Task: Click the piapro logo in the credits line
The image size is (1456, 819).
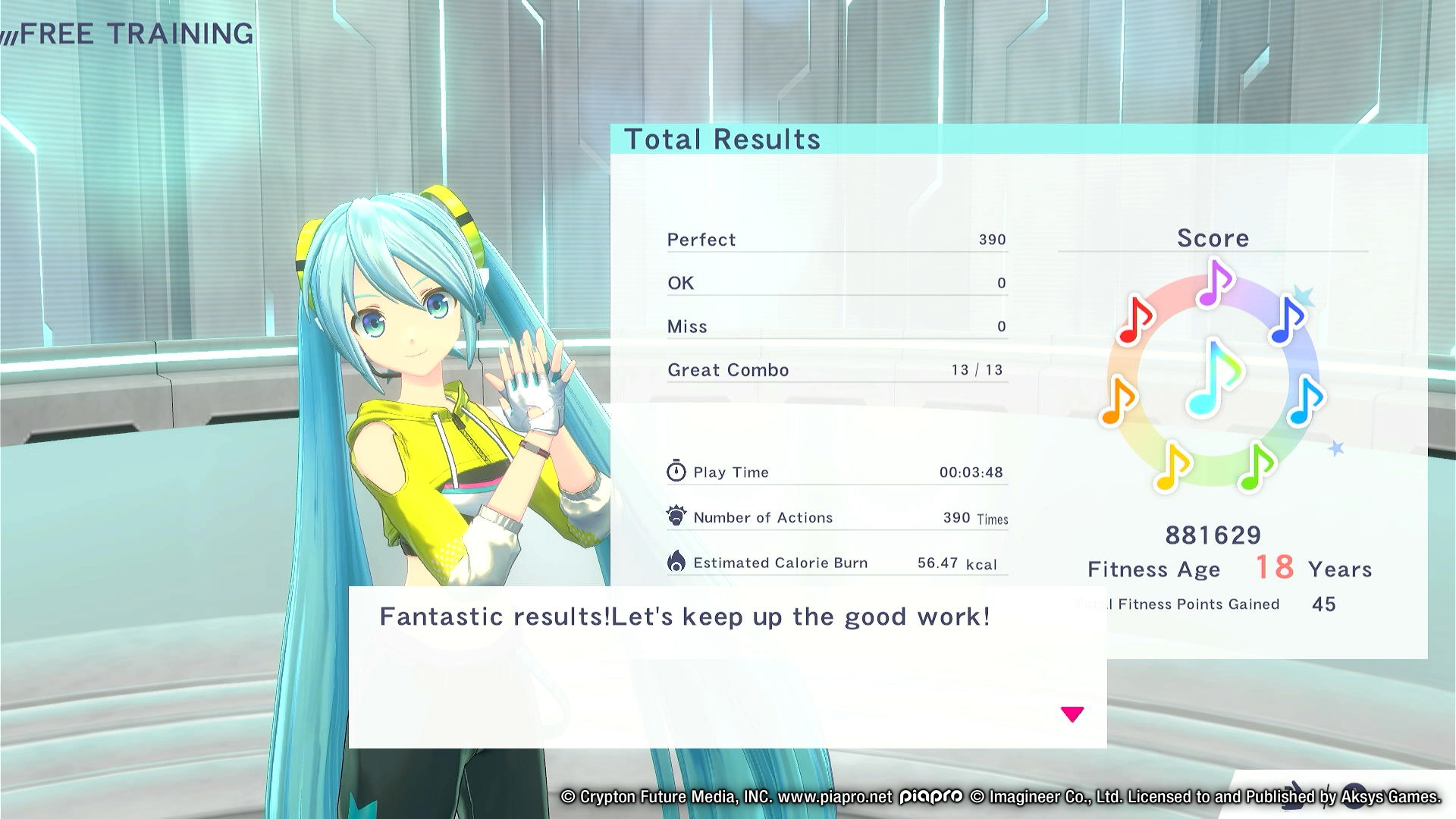Action: [x=928, y=797]
